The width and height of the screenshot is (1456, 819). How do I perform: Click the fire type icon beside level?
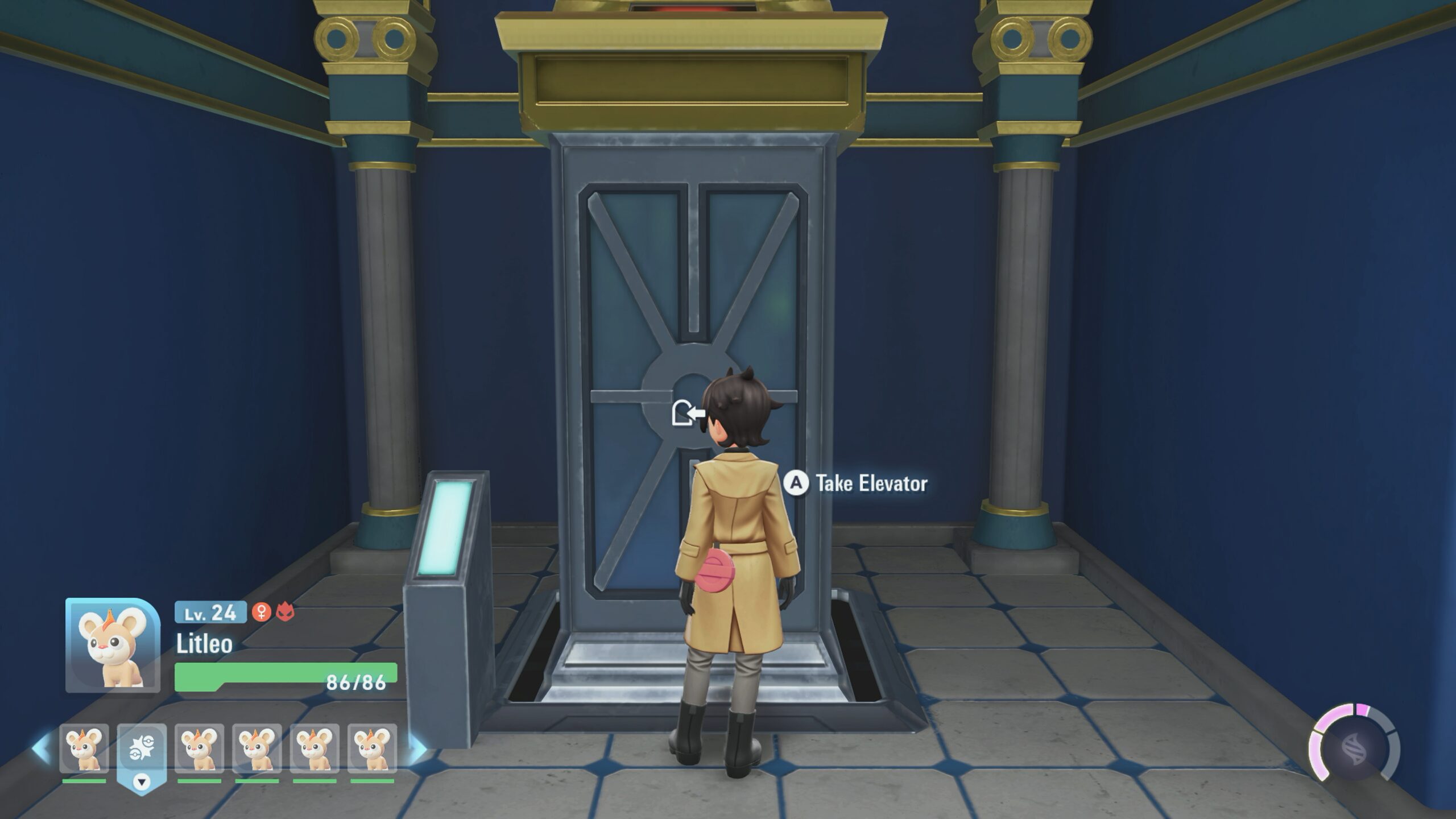(x=285, y=612)
